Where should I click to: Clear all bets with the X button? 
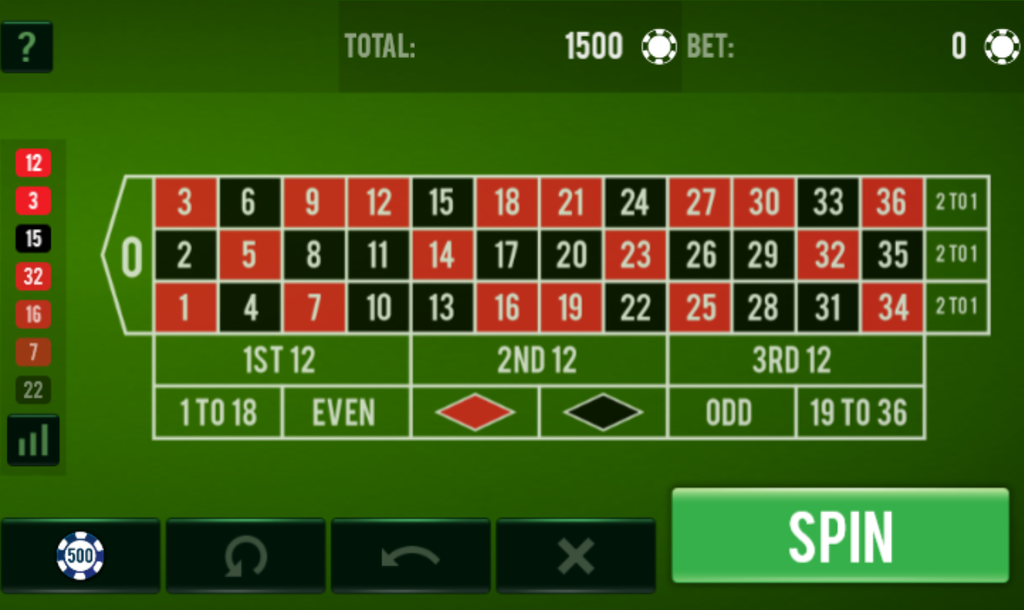(x=575, y=555)
